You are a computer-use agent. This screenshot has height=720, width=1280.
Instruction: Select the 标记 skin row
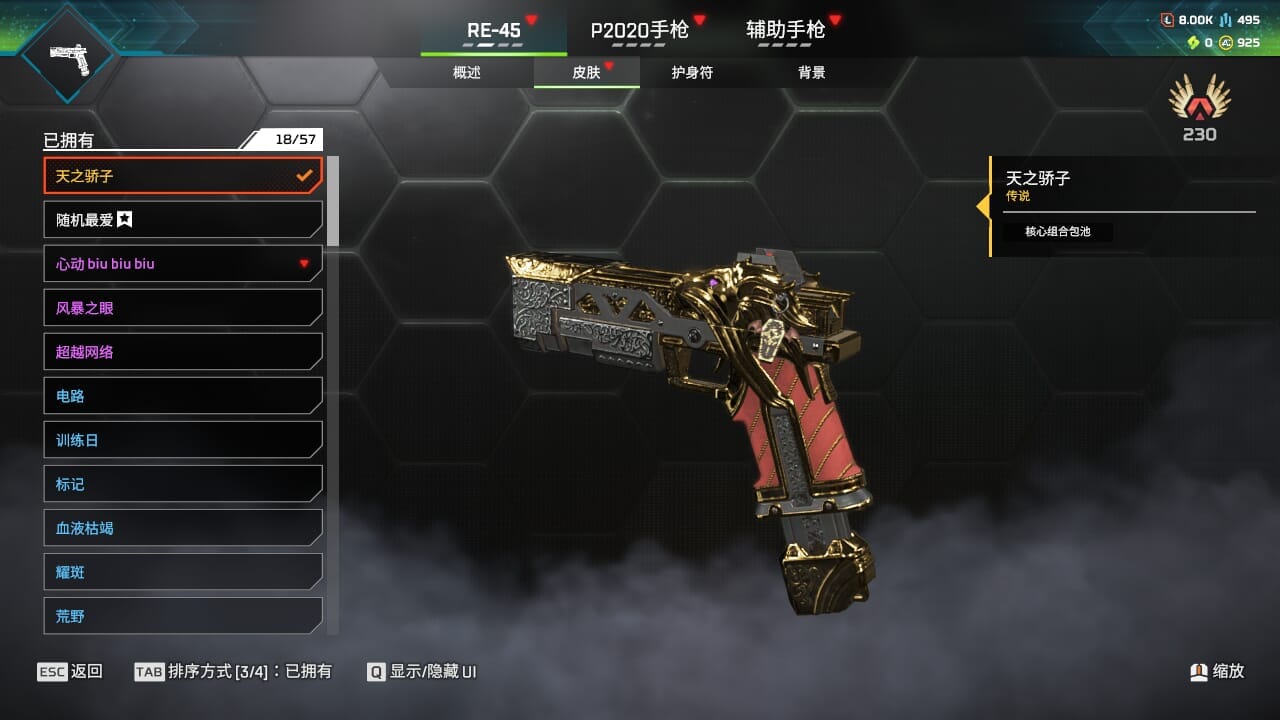183,484
